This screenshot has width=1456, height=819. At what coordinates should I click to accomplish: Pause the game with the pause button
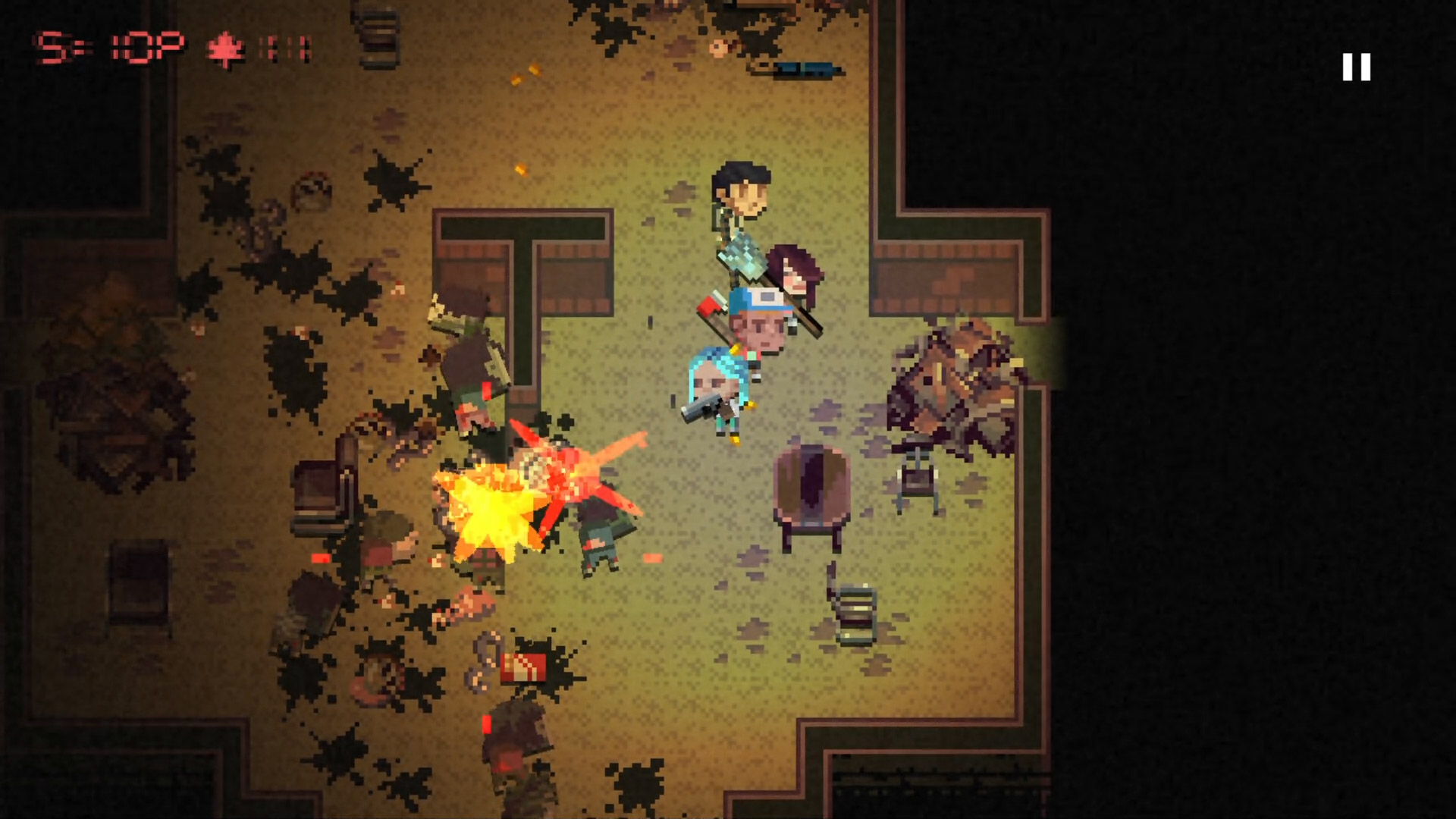pos(1356,67)
